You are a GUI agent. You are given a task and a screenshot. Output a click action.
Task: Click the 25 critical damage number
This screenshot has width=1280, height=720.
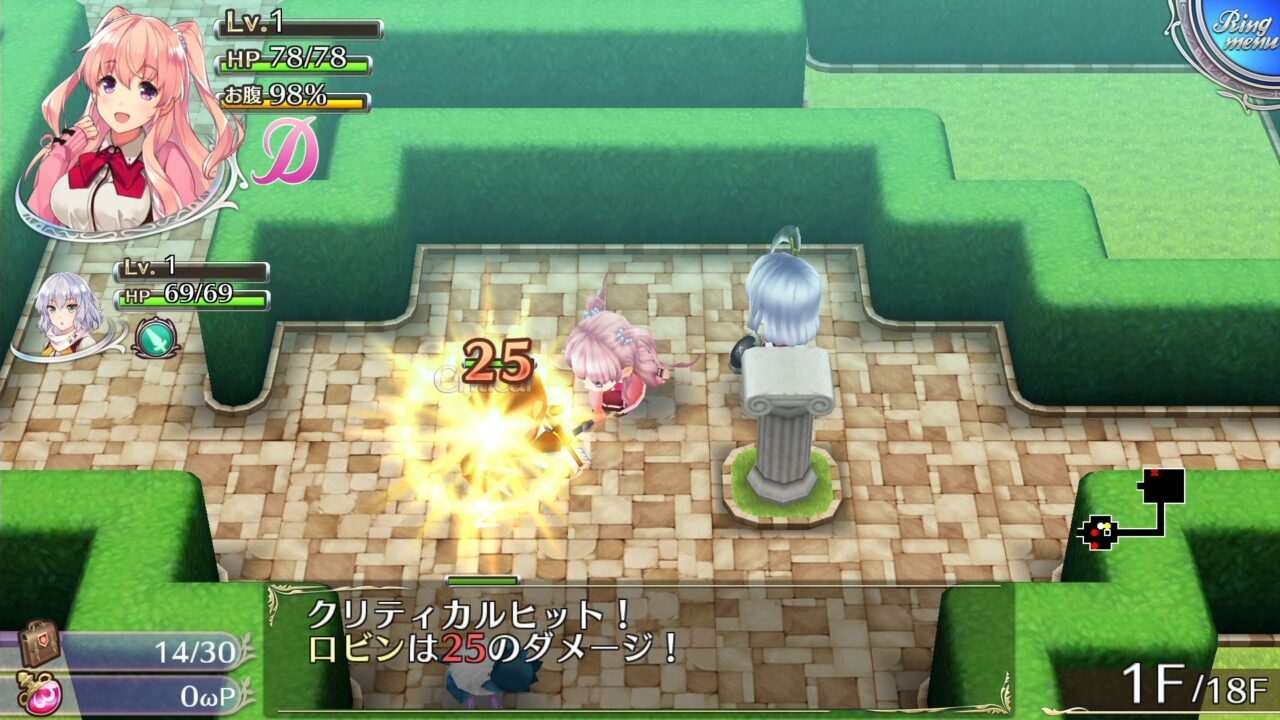point(497,358)
